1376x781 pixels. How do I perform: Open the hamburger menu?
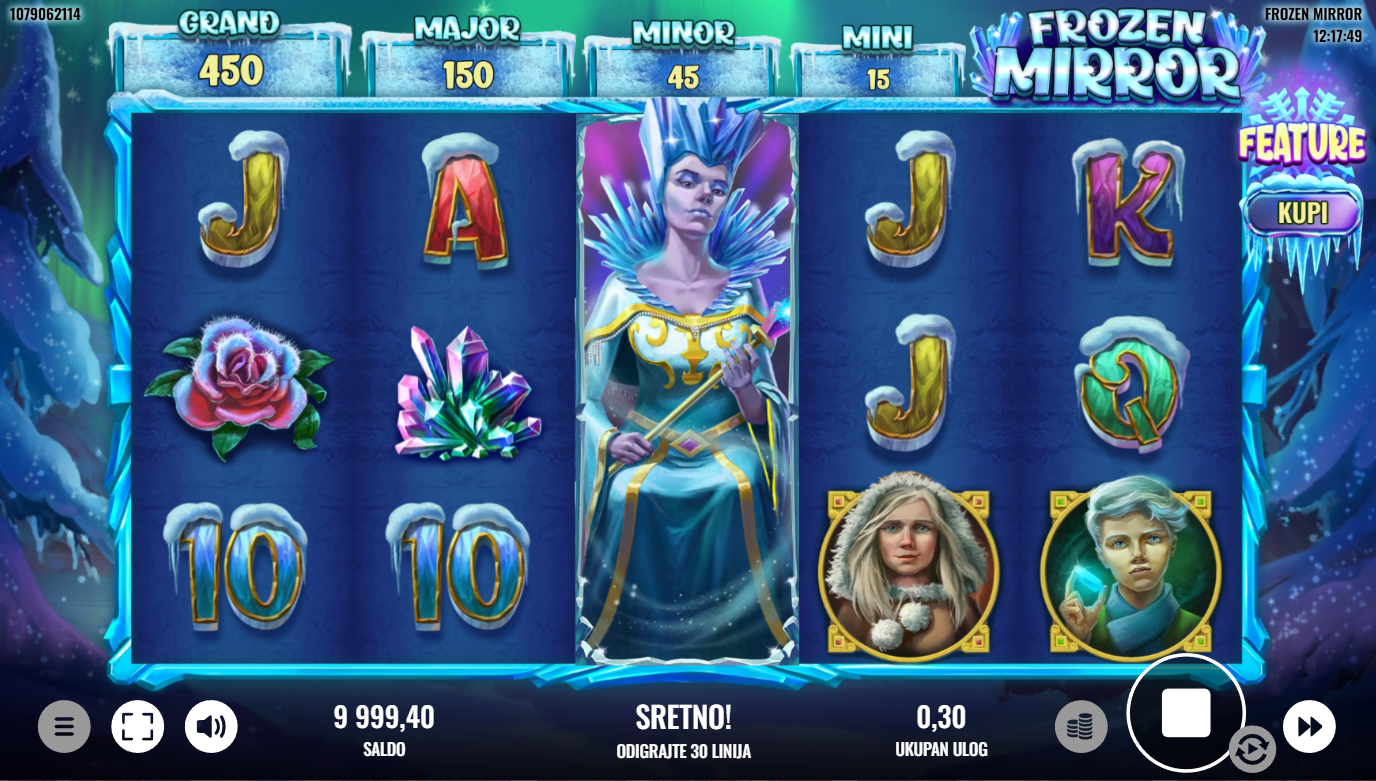tap(64, 727)
